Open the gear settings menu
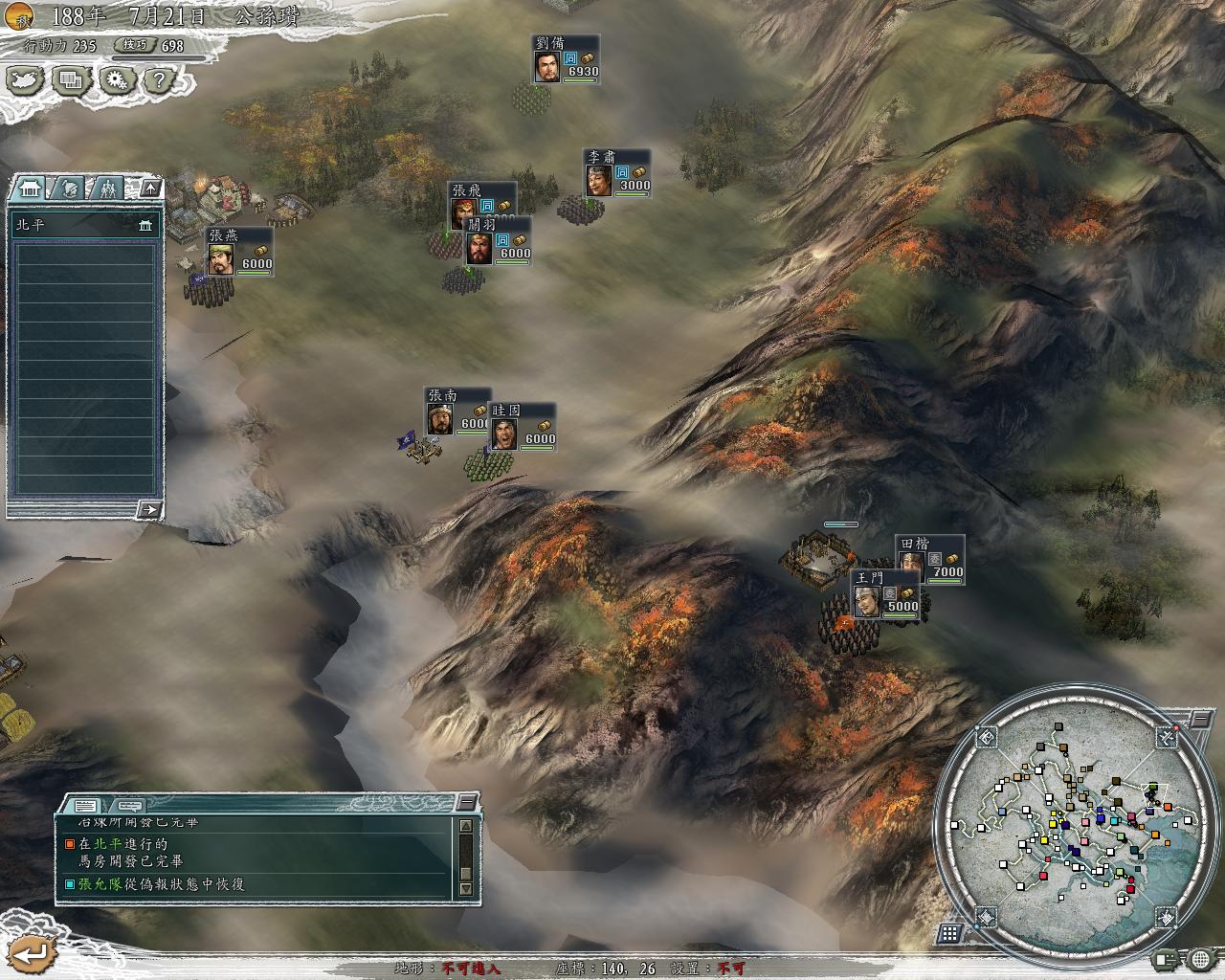The image size is (1225, 980). click(117, 80)
